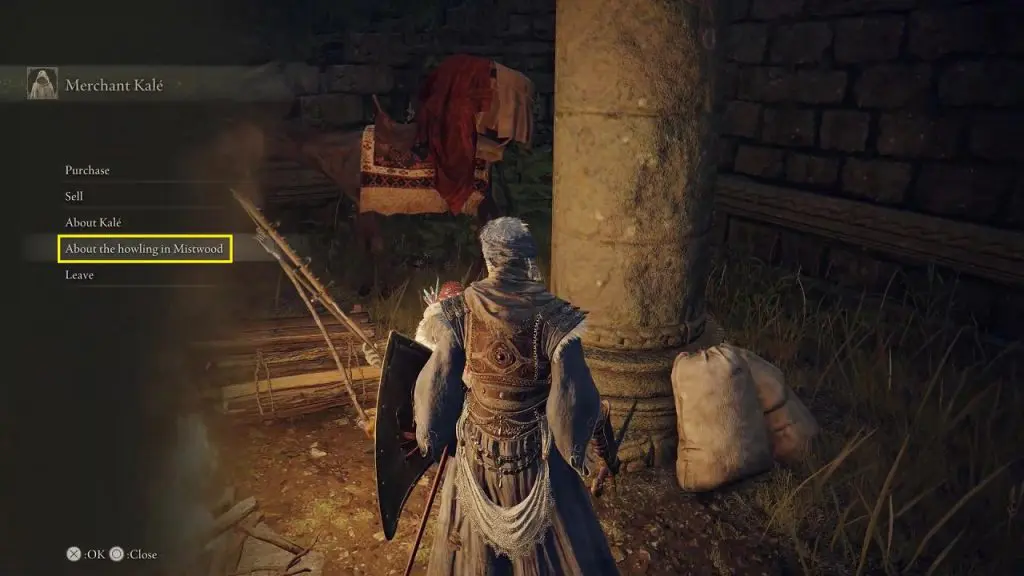Ask about the howling in Mistwood

coord(146,248)
